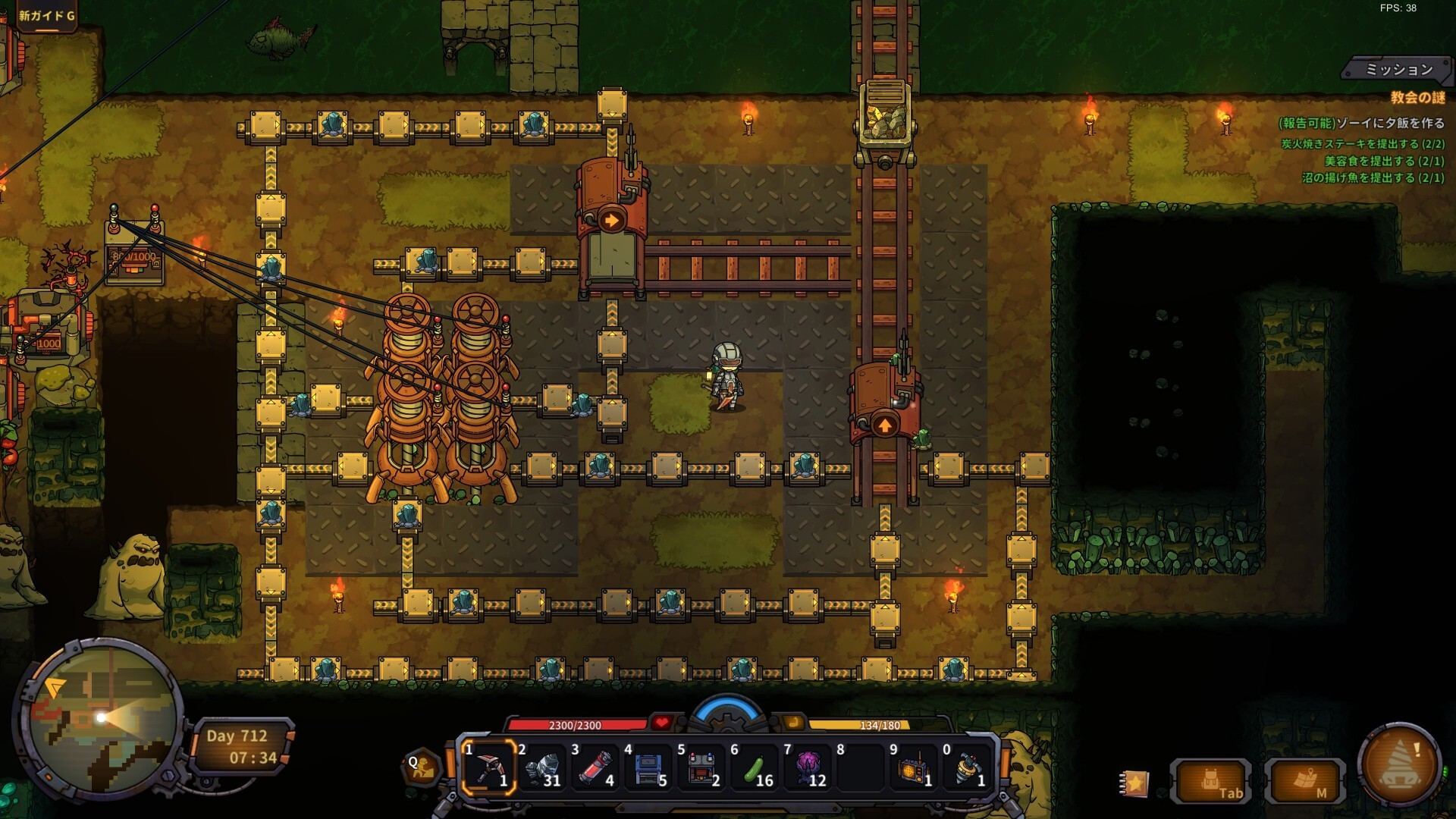Select the blue machine item in slot 4
Screen dimensions: 1456x819
click(x=648, y=767)
